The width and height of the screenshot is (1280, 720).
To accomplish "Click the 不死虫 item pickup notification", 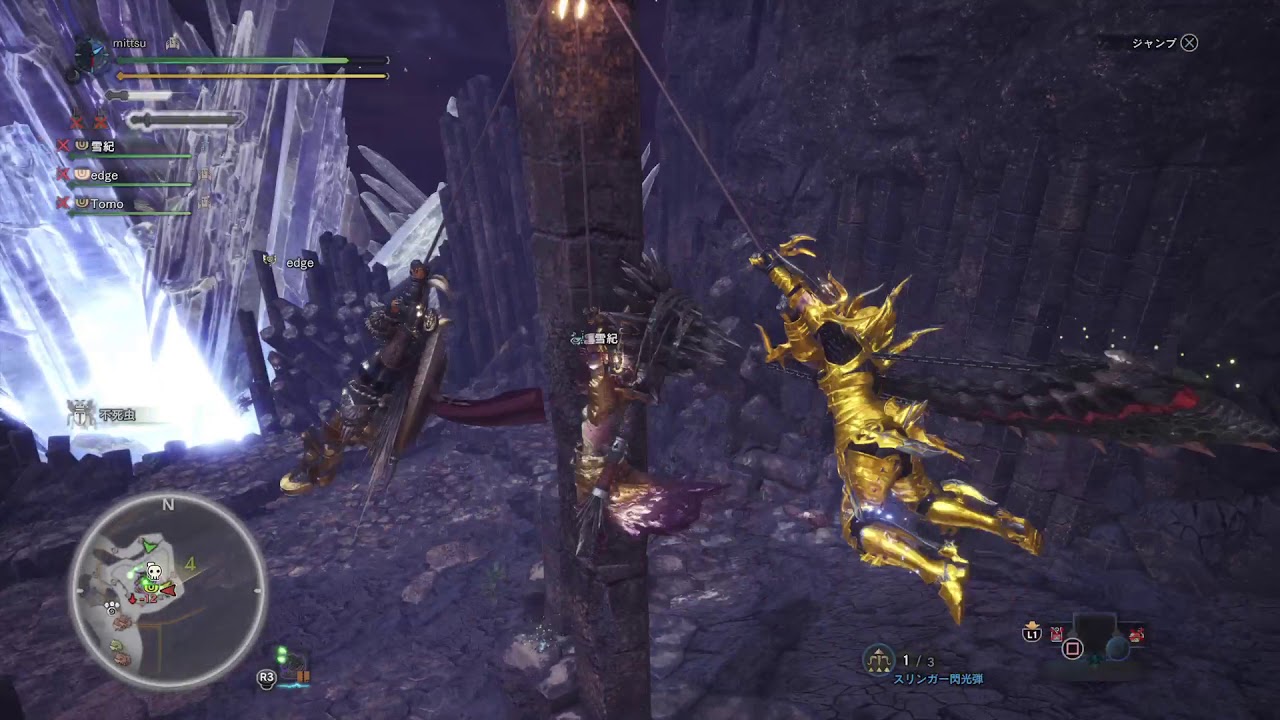I will tap(112, 413).
